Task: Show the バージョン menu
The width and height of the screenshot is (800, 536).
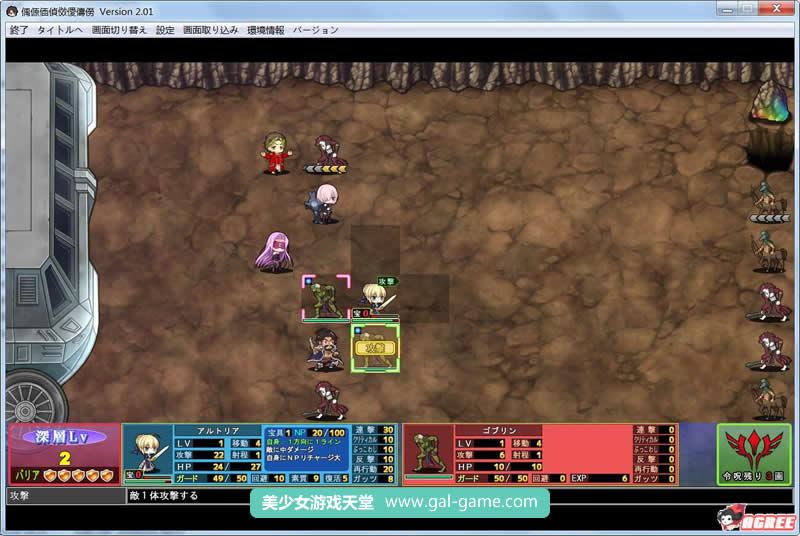Action: point(316,30)
